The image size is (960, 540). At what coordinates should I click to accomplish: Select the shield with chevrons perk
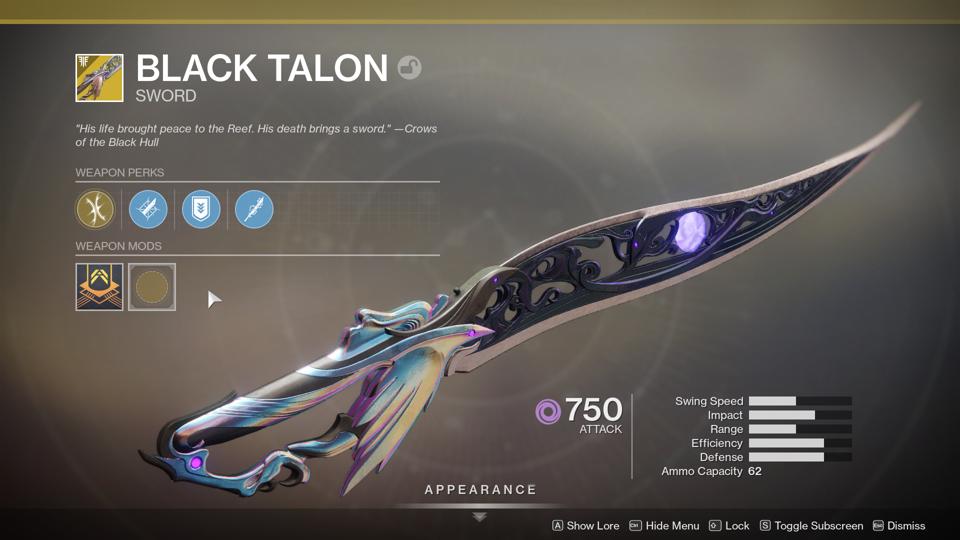click(x=201, y=210)
